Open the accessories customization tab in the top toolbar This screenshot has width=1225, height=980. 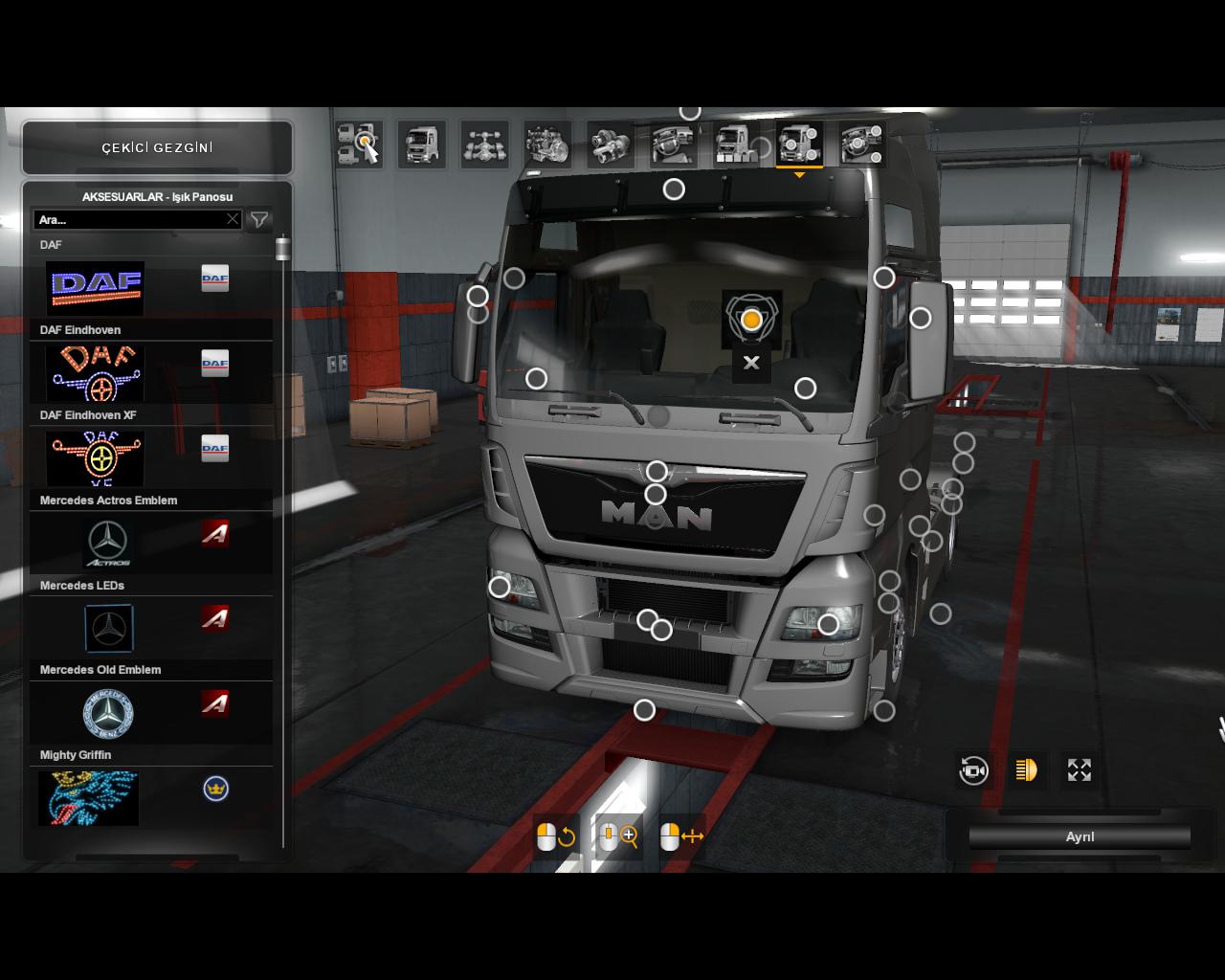[x=798, y=144]
